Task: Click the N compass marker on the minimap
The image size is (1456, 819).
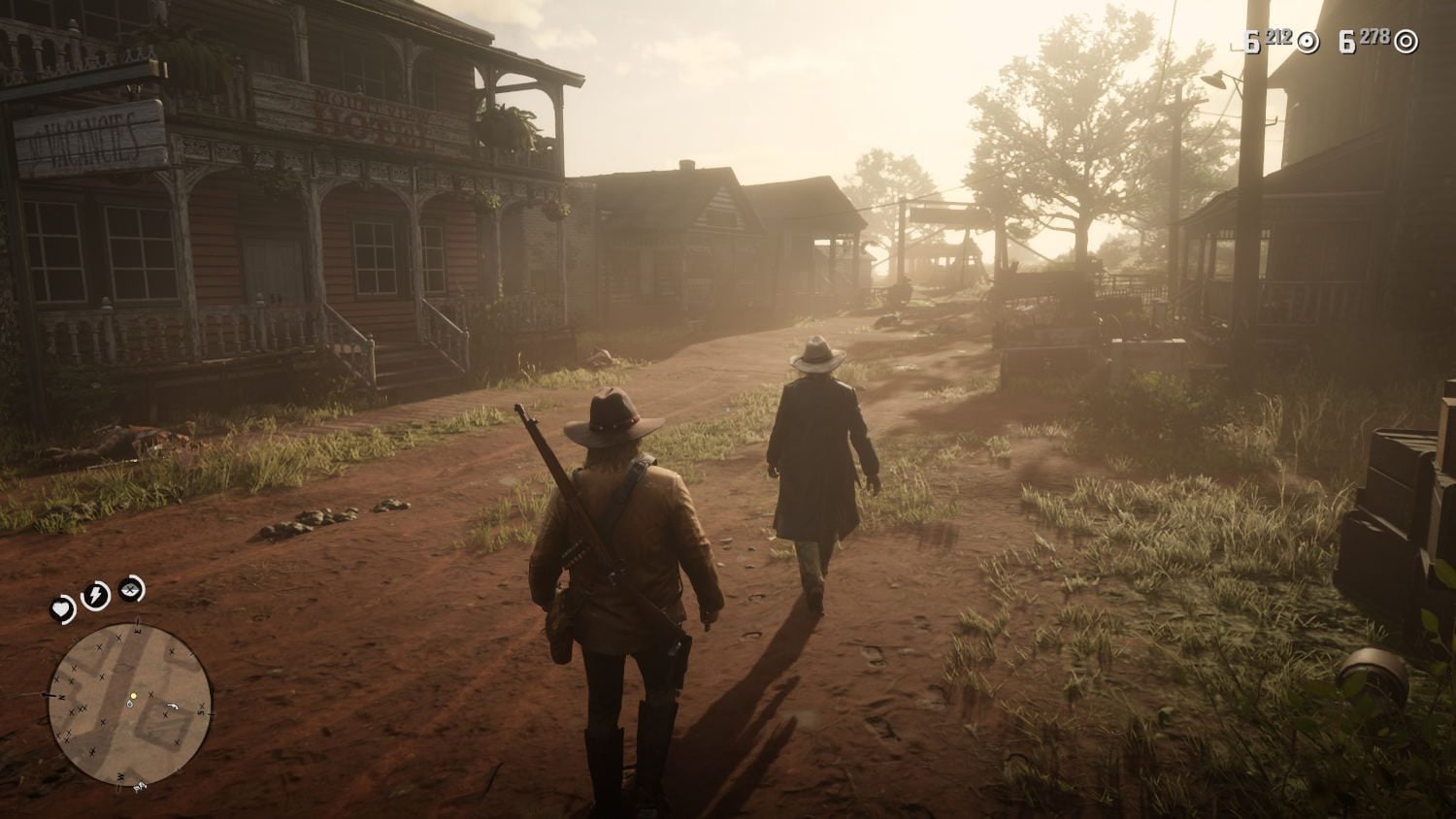Action: point(59,697)
